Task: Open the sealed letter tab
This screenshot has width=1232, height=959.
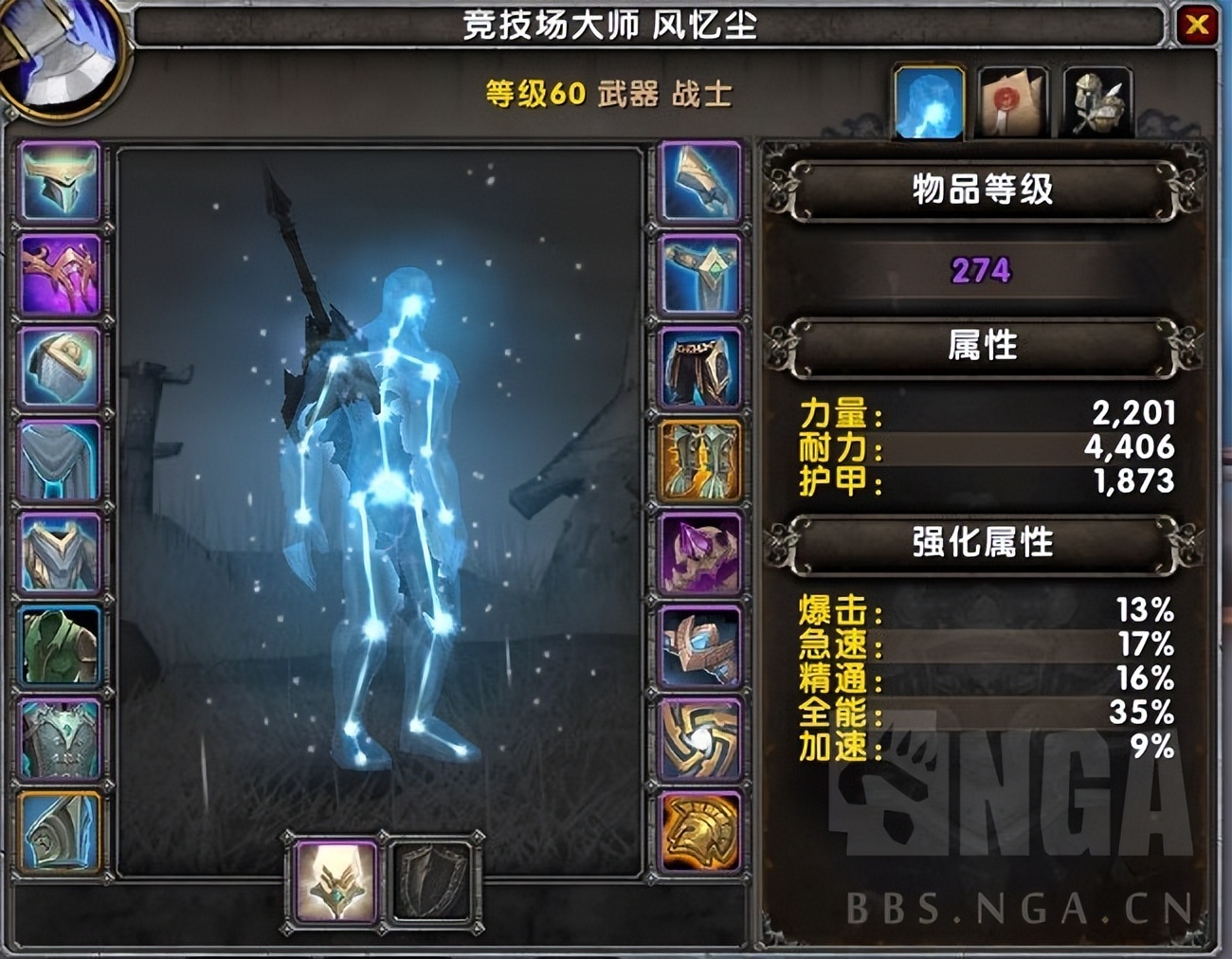Action: (1012, 101)
